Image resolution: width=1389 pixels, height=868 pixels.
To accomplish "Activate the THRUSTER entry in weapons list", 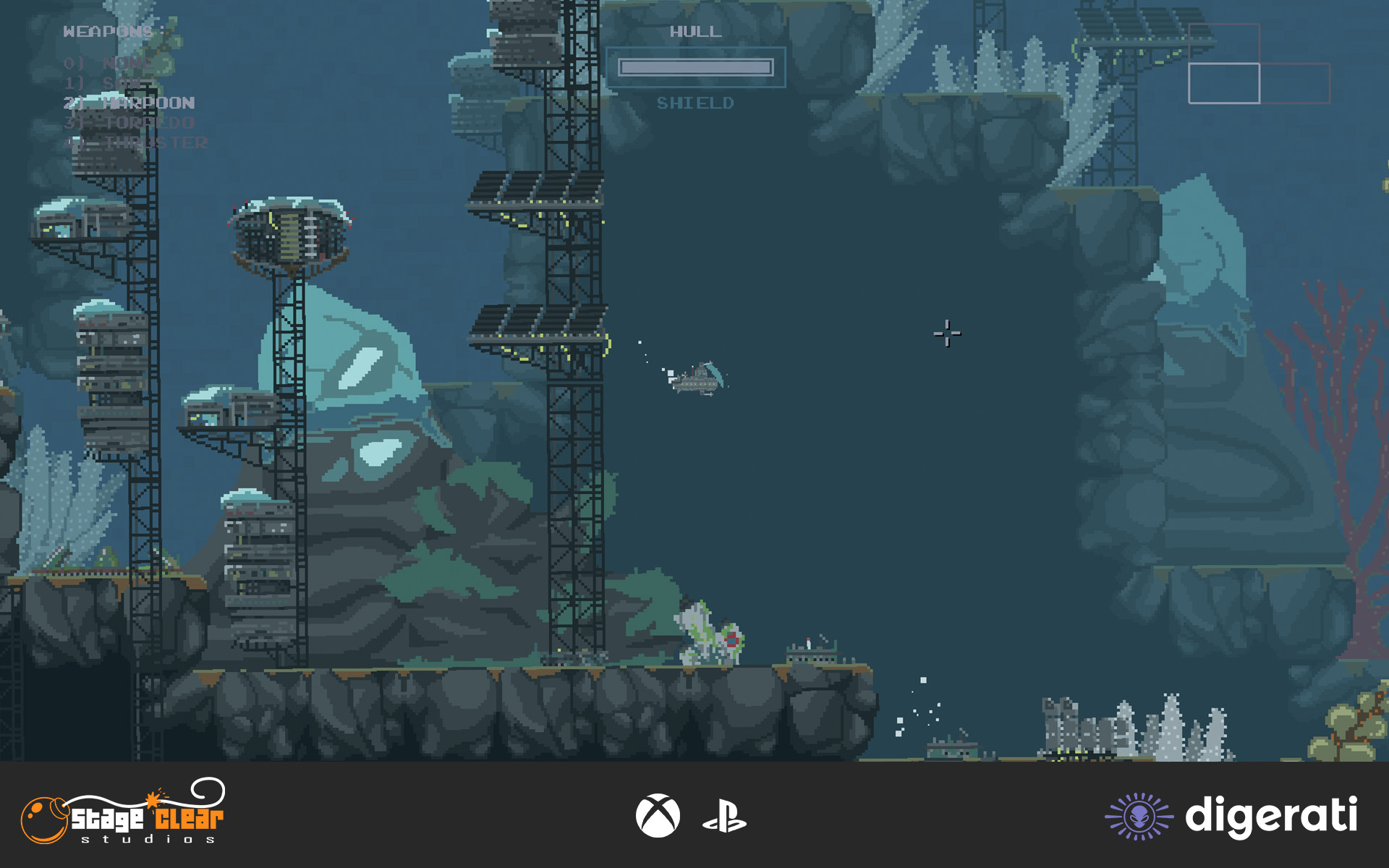I will click(x=136, y=143).
